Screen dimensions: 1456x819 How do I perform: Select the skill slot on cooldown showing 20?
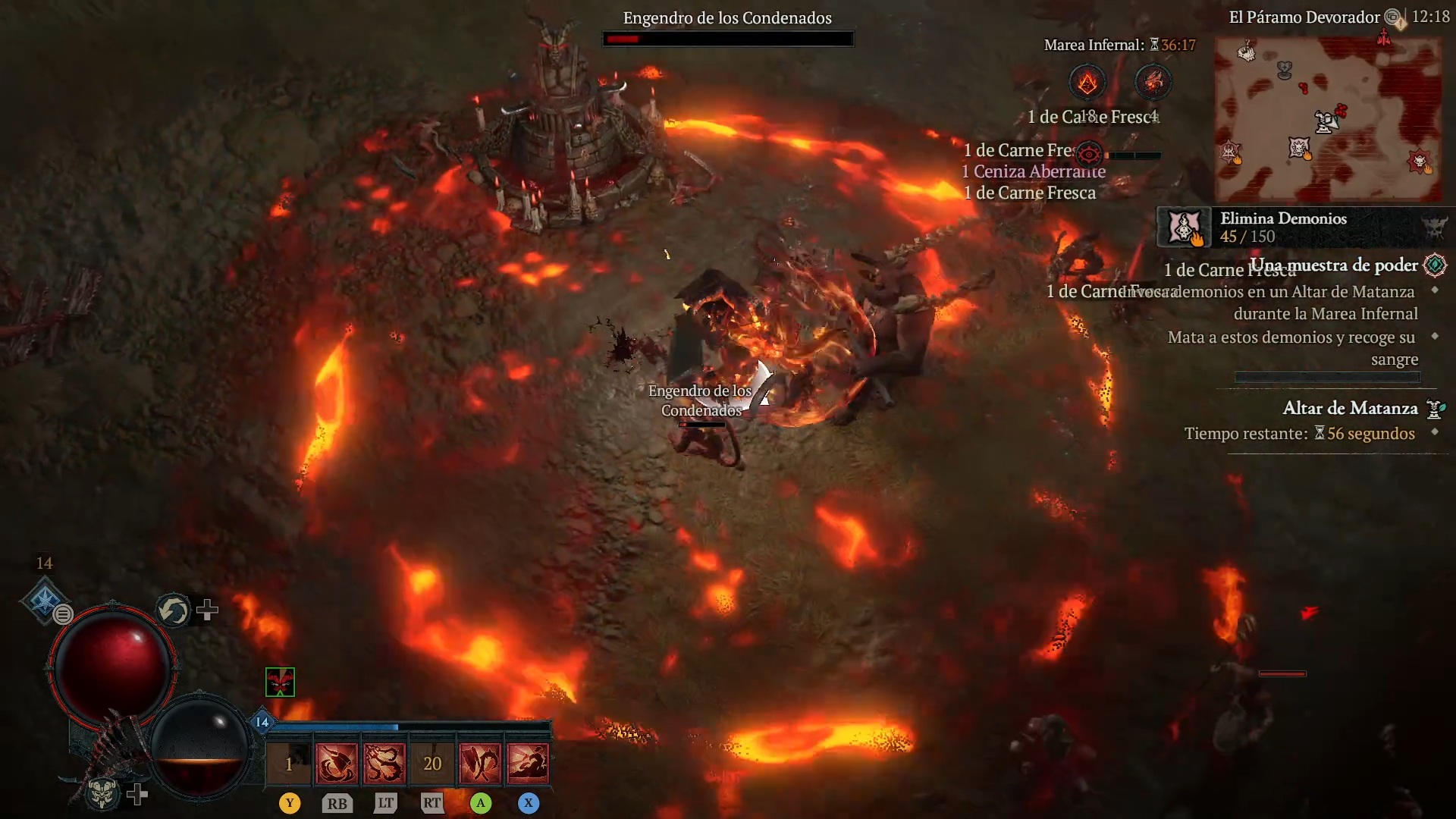(432, 763)
